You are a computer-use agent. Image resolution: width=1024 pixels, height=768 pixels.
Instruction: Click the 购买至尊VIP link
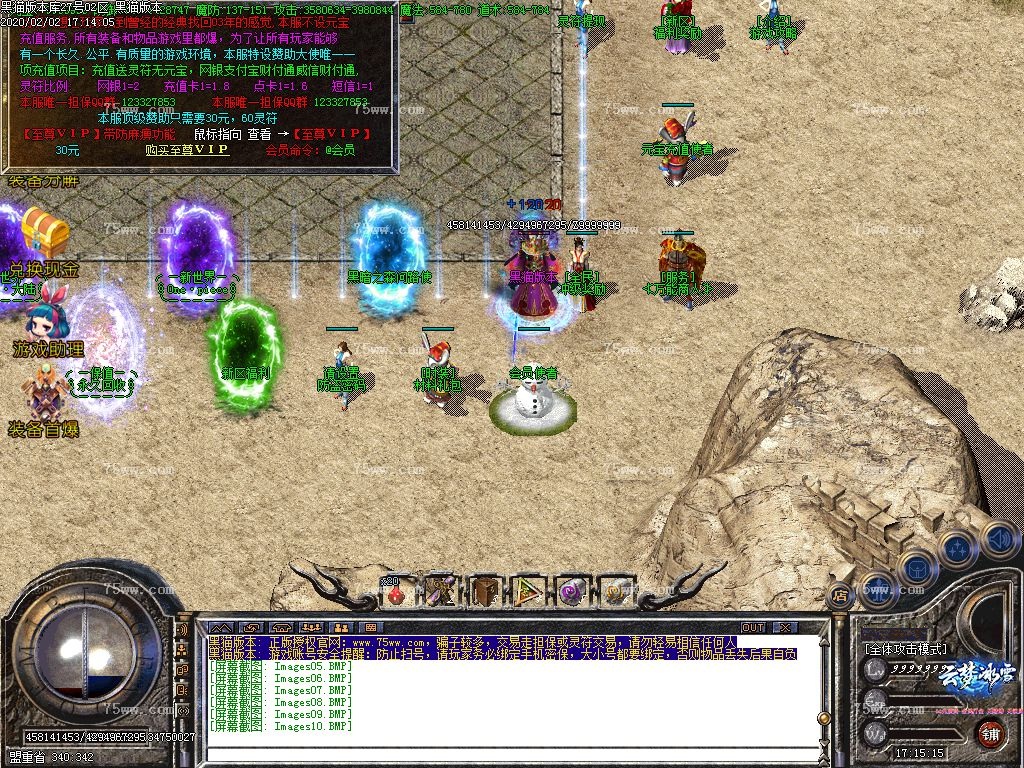click(x=187, y=150)
